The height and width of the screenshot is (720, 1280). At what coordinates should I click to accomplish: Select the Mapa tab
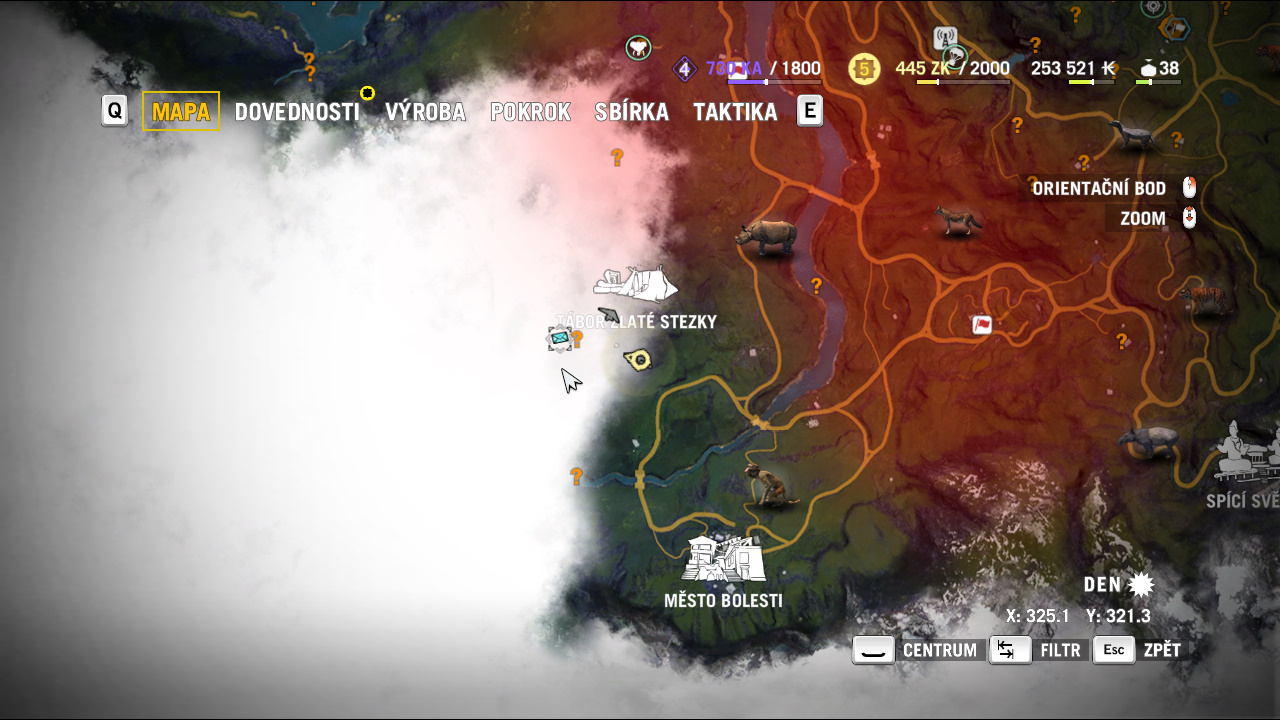[x=181, y=111]
